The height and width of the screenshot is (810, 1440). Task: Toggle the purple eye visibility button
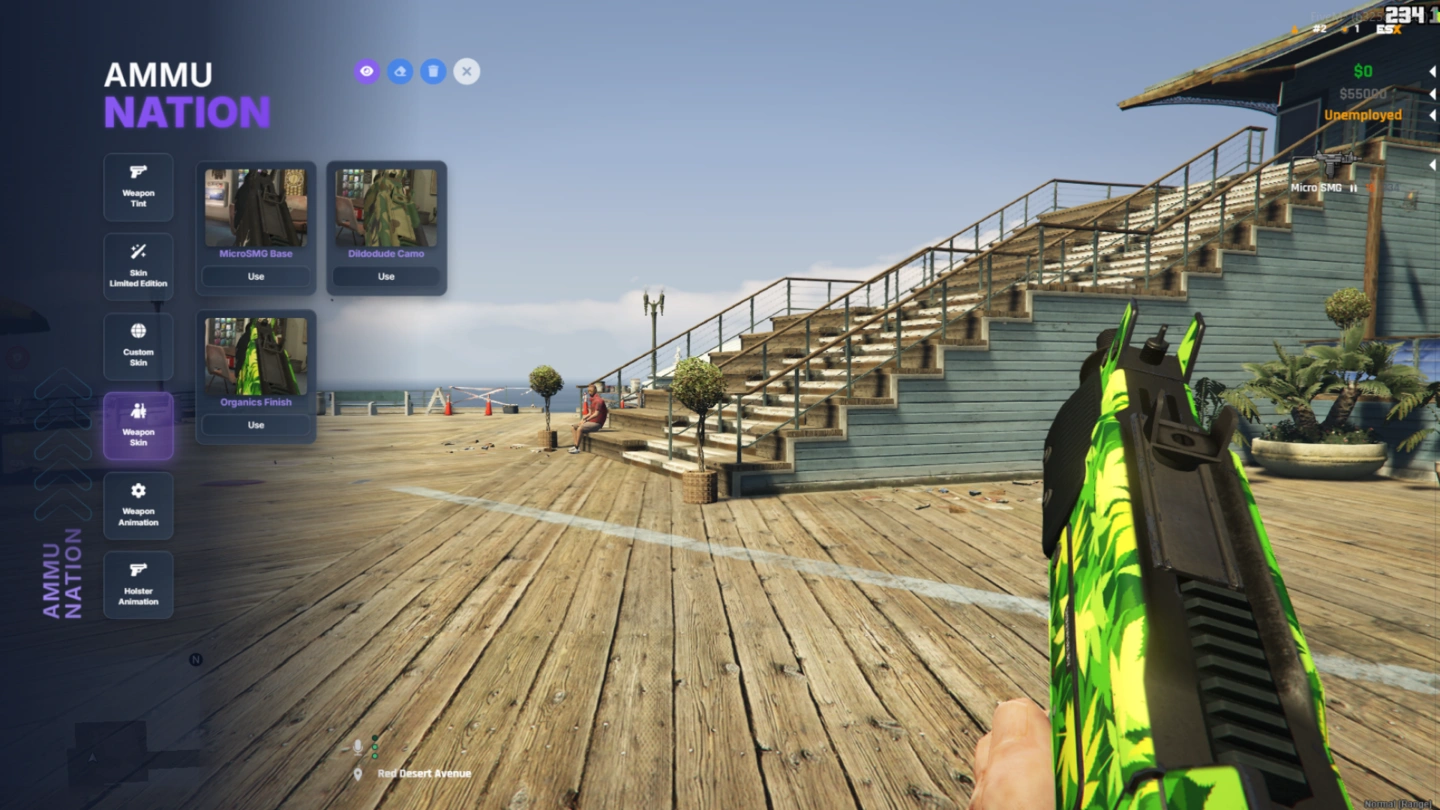367,71
